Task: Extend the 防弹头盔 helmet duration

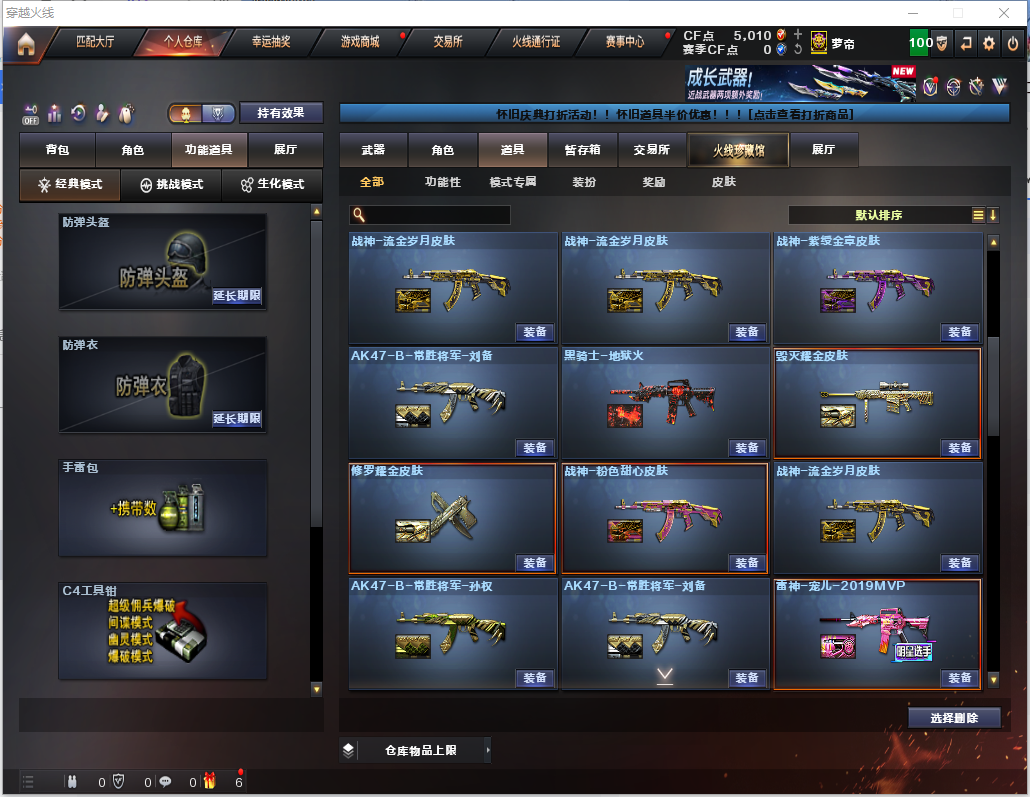Action: (x=237, y=296)
